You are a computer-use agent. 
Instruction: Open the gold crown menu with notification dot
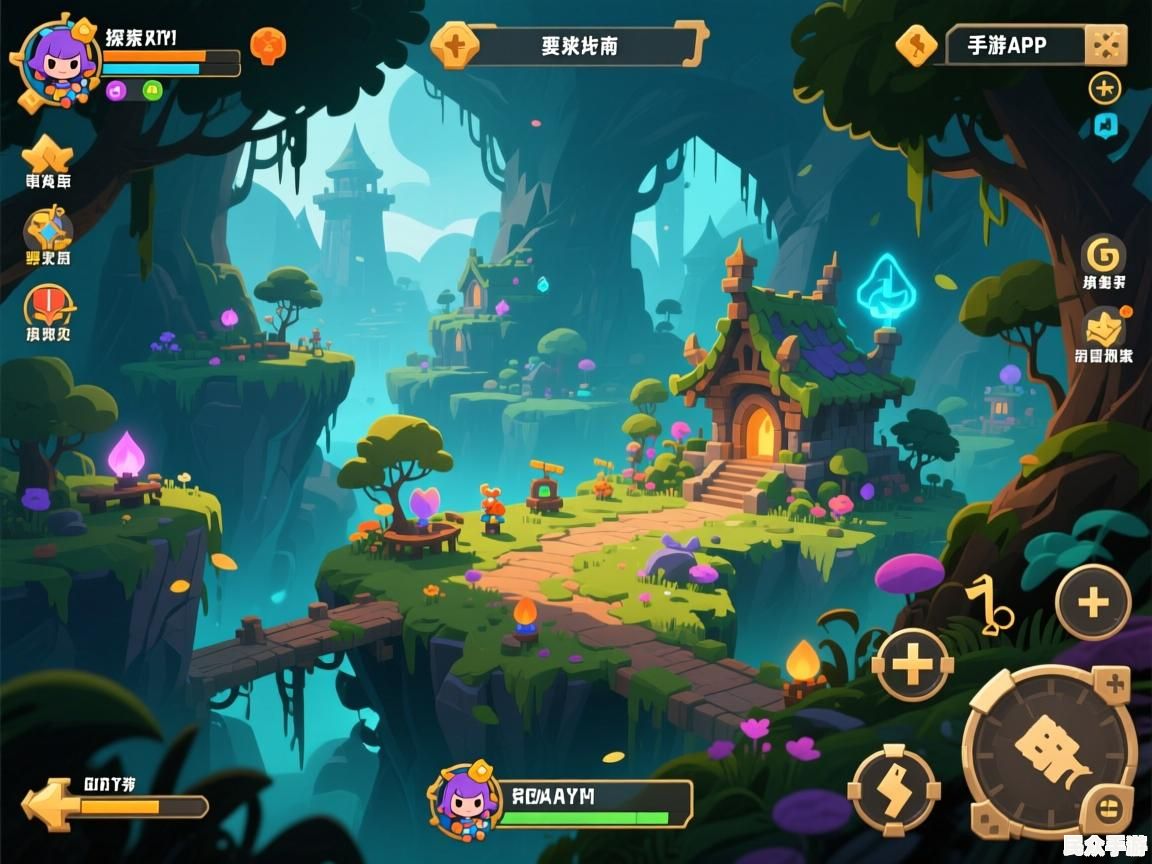[x=1104, y=328]
